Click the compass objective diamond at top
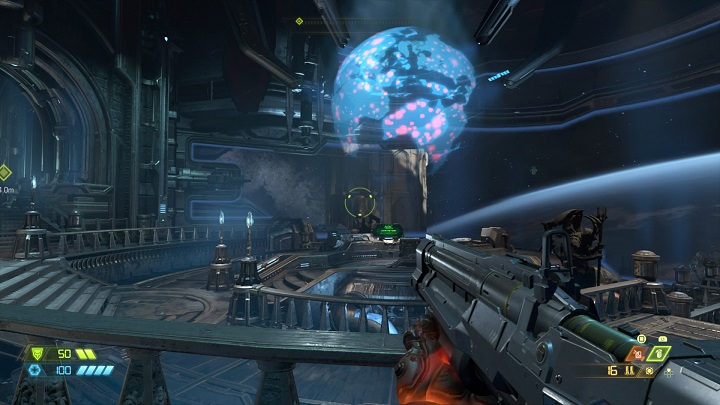Image resolution: width=720 pixels, height=405 pixels. (x=298, y=21)
